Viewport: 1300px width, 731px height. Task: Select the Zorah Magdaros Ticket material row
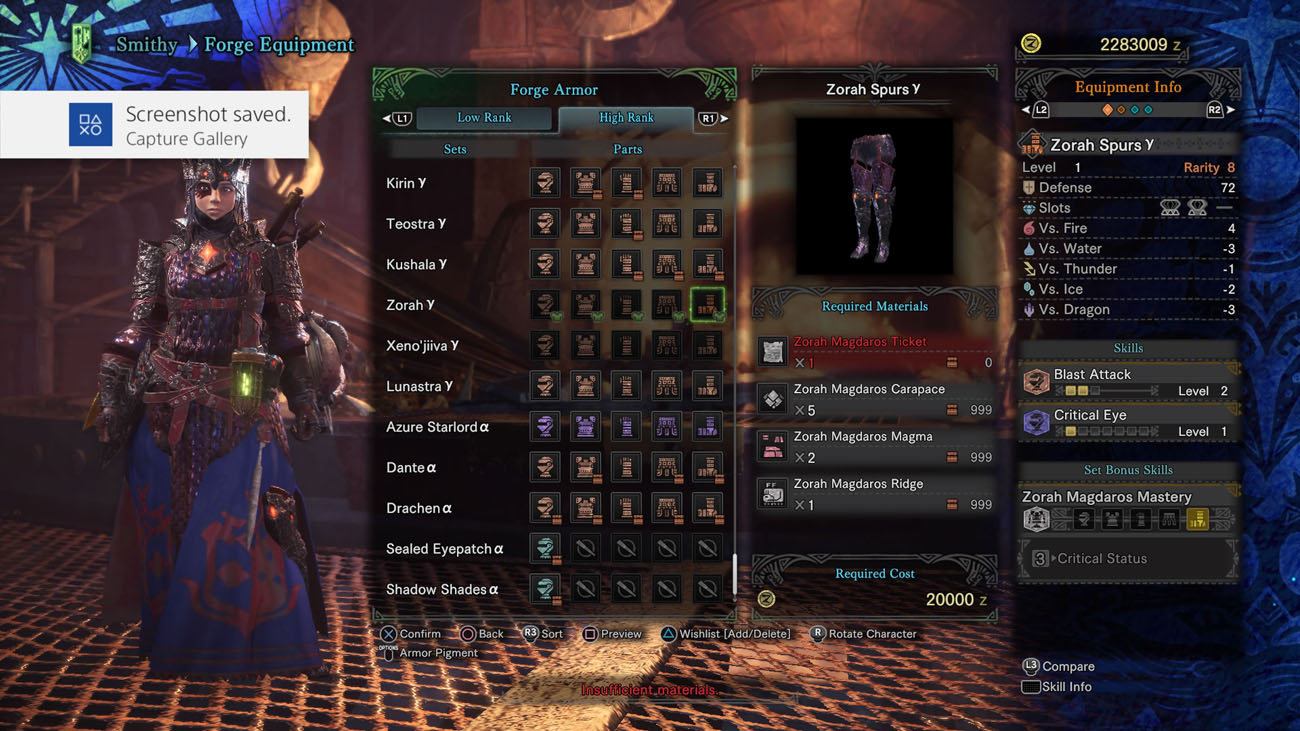click(875, 352)
